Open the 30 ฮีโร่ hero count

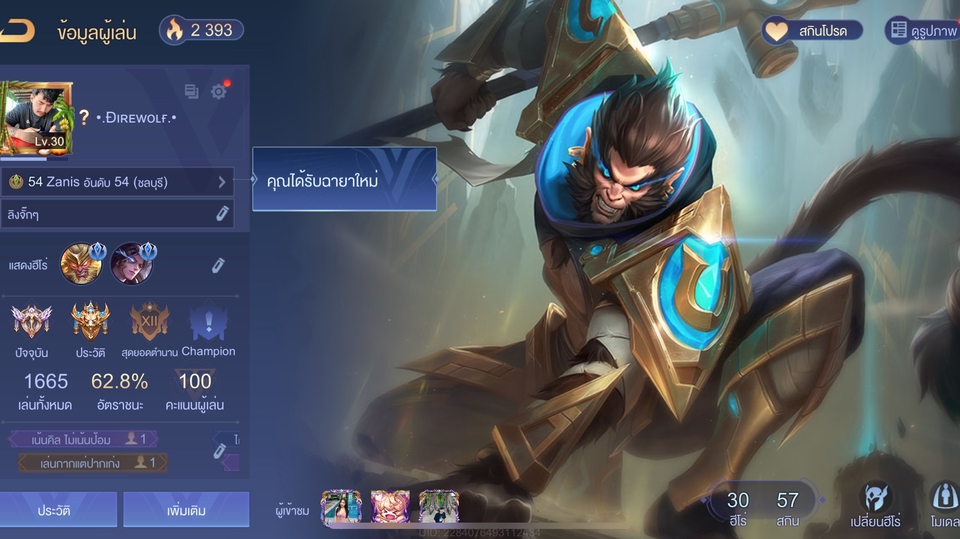[x=738, y=506]
